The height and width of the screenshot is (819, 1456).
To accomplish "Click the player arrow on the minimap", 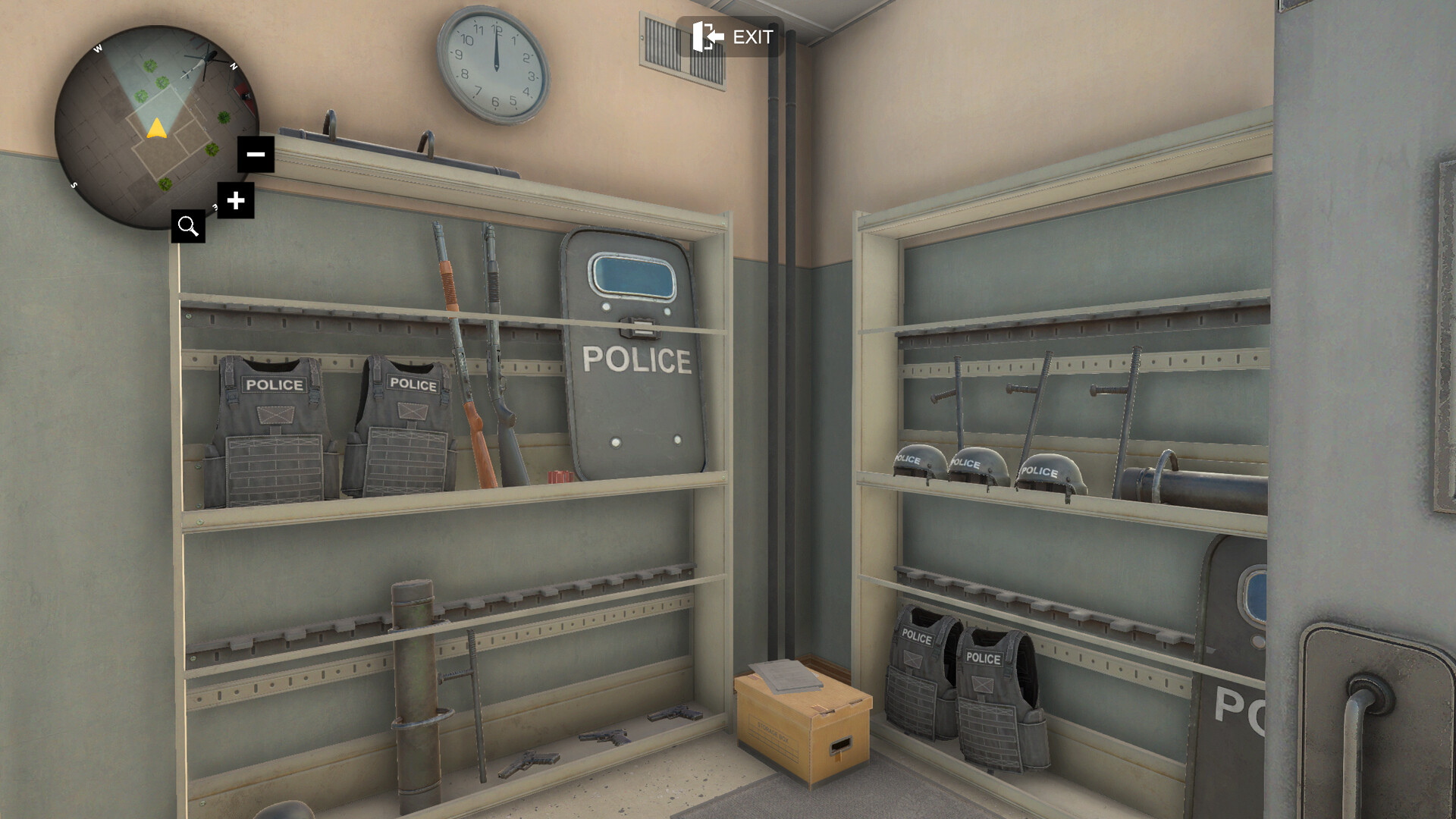I will pyautogui.click(x=155, y=129).
